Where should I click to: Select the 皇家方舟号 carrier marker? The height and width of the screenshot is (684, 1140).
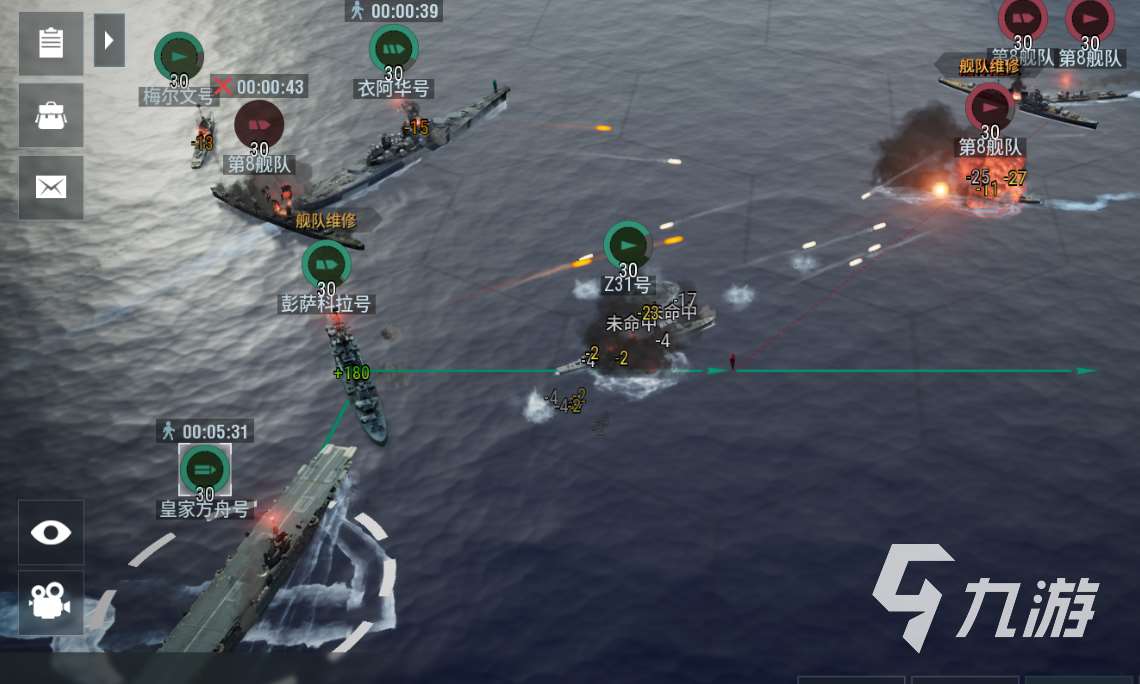(205, 469)
